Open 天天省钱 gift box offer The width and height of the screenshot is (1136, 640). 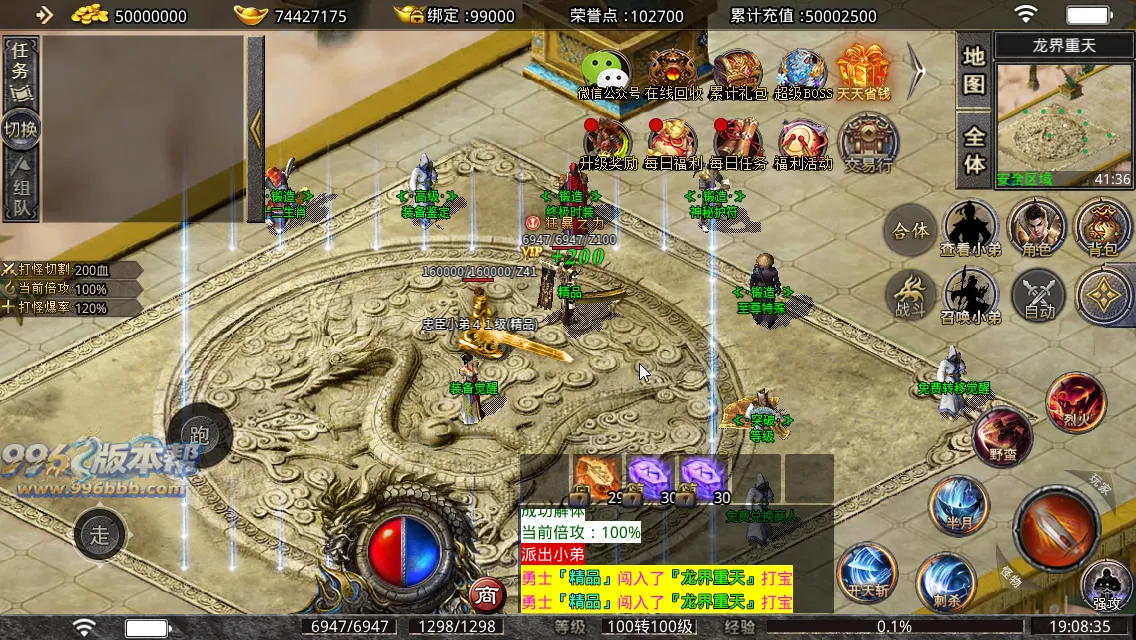click(863, 73)
